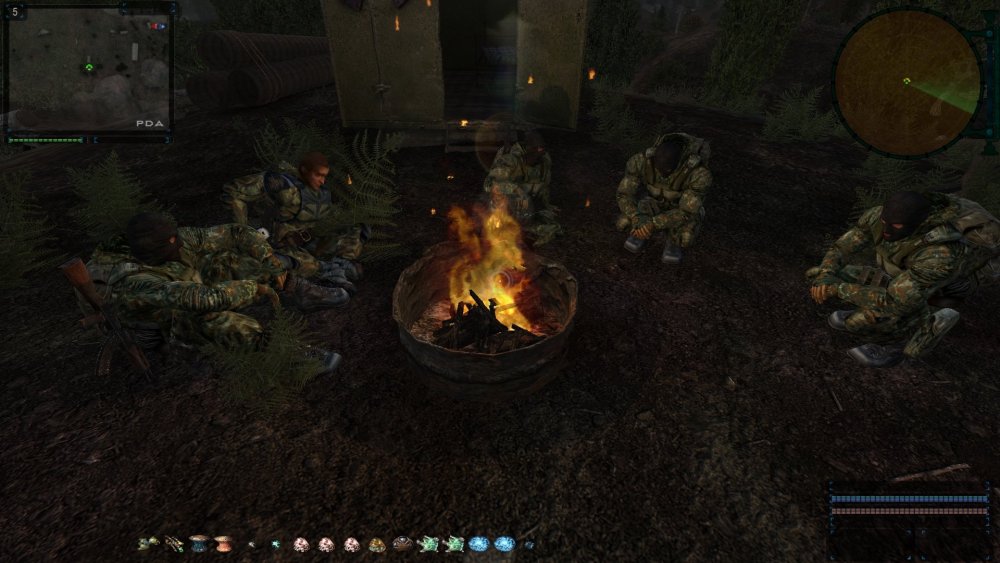Image resolution: width=1000 pixels, height=563 pixels.
Task: Click the green player marker on the minimap
Action: pyautogui.click(x=89, y=67)
